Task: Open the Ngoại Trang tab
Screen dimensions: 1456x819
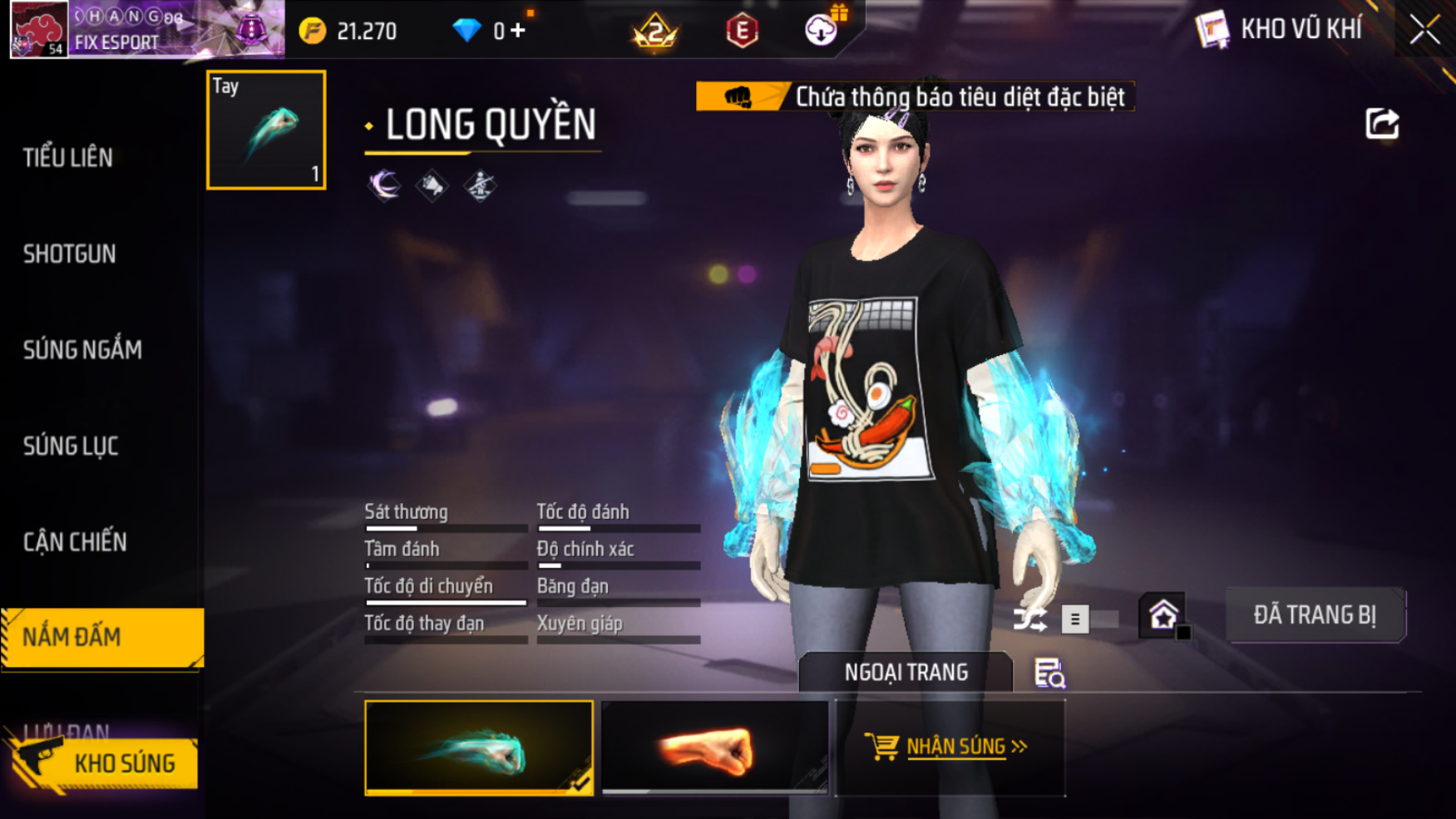Action: click(906, 672)
